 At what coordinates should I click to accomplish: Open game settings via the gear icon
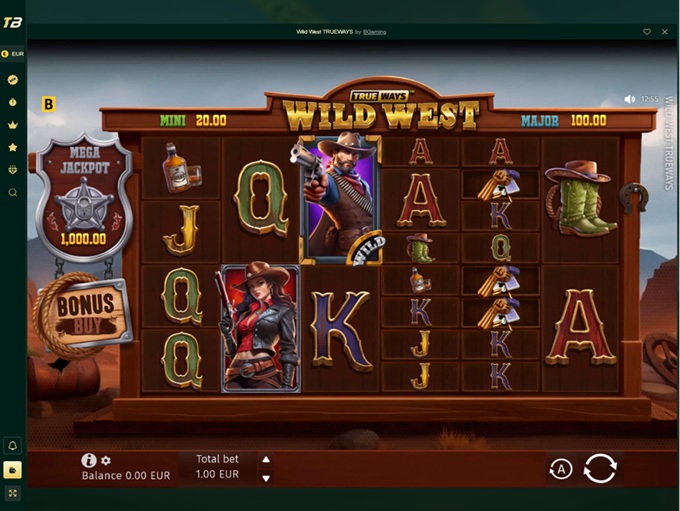tap(106, 461)
